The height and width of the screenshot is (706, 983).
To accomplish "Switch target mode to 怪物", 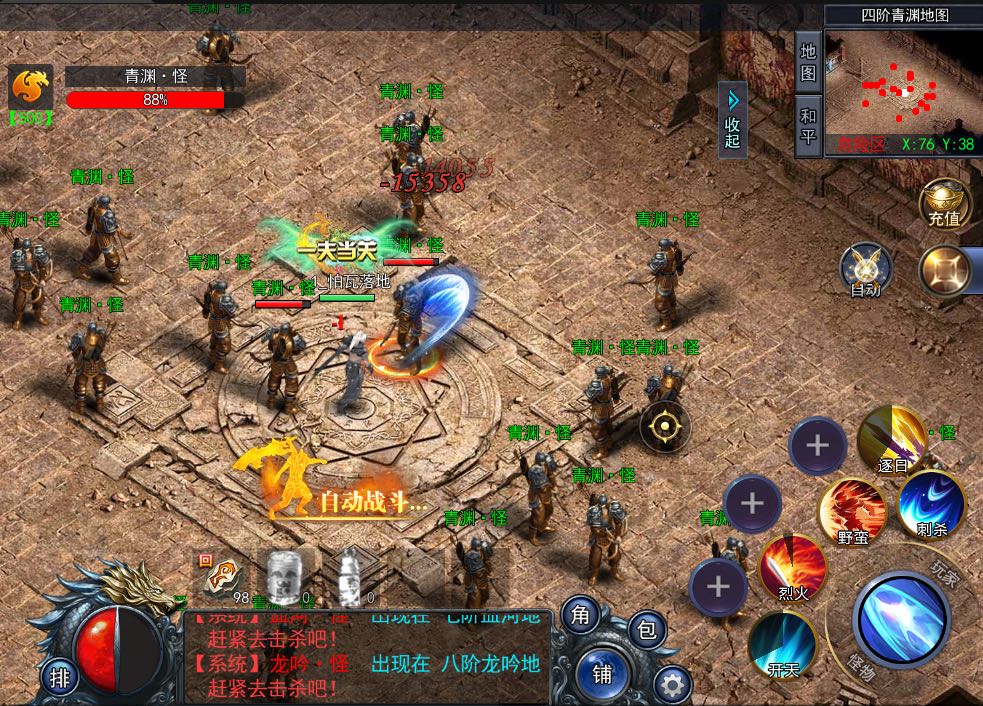I will point(858,666).
